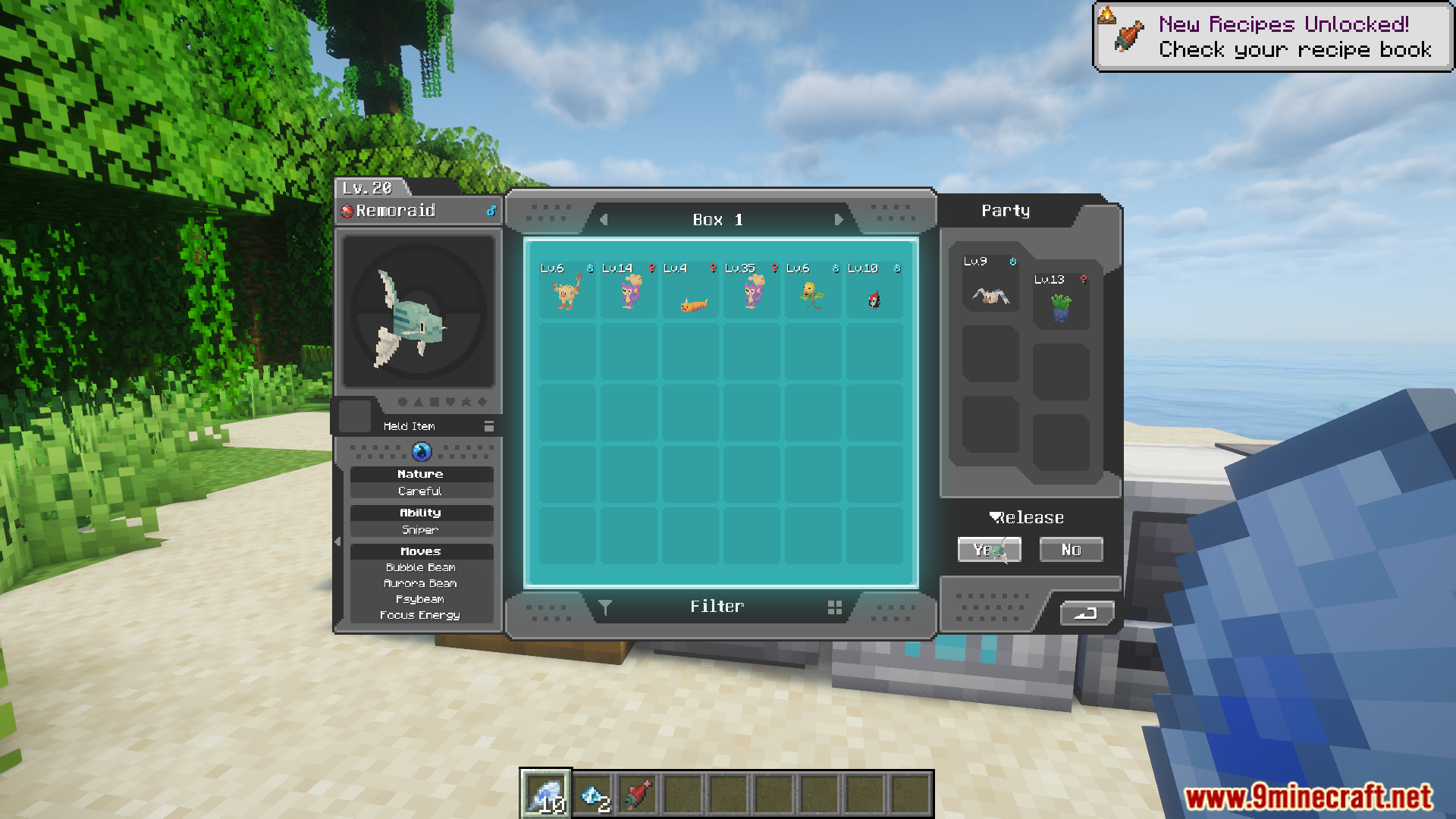Switch to the next box arrow

tap(838, 220)
